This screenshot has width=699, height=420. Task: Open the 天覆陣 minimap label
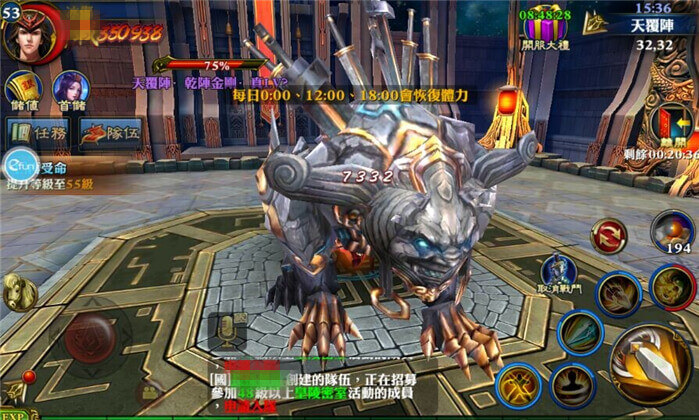click(x=652, y=25)
